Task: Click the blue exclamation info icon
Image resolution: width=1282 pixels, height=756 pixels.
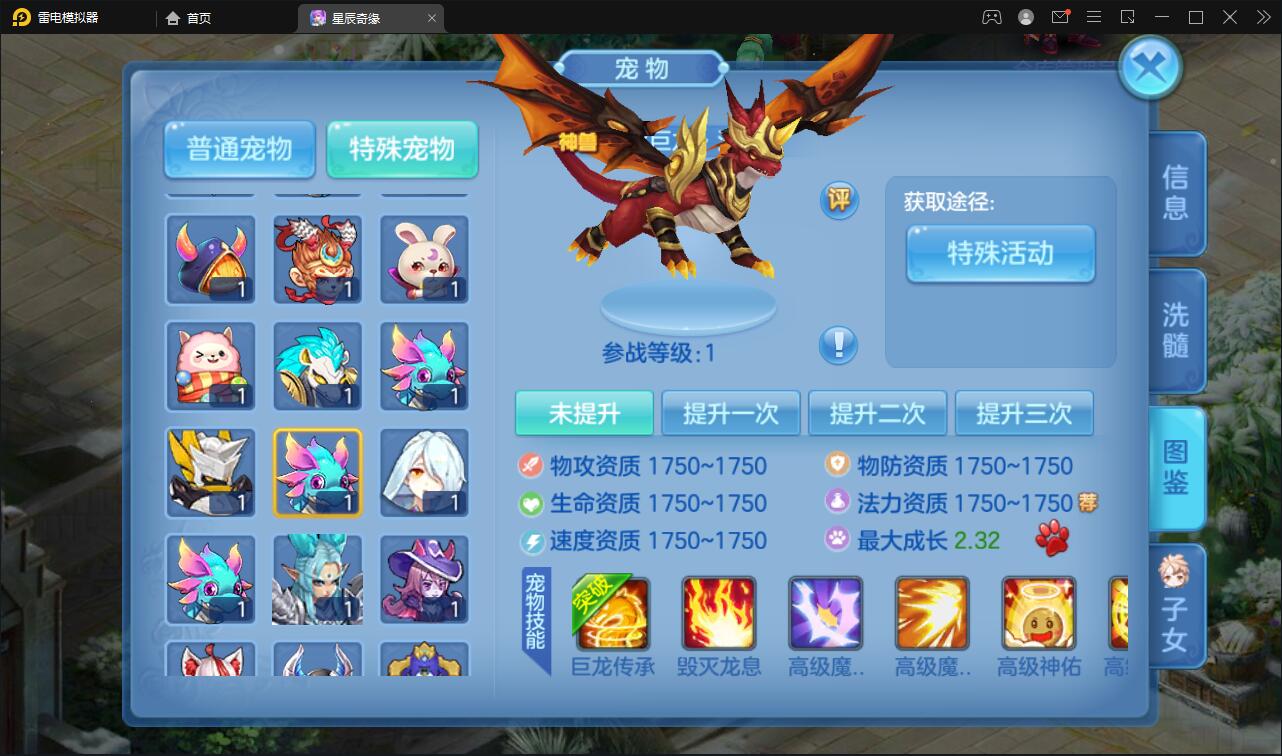Action: 838,345
